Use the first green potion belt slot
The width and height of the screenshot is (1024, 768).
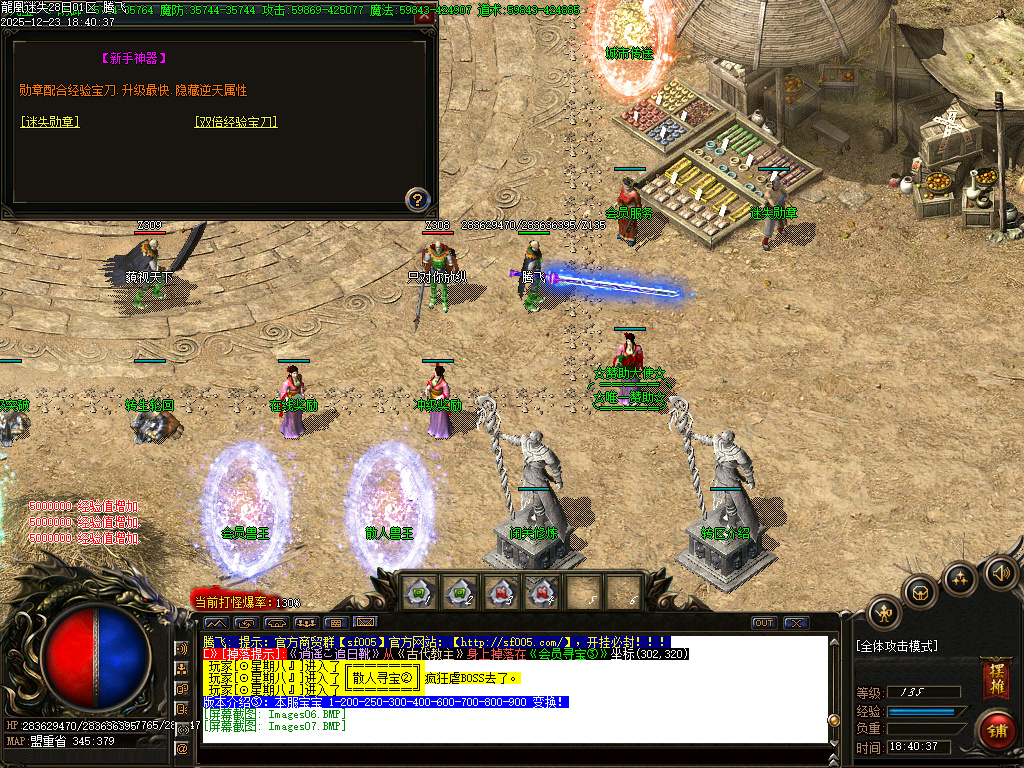[x=419, y=591]
